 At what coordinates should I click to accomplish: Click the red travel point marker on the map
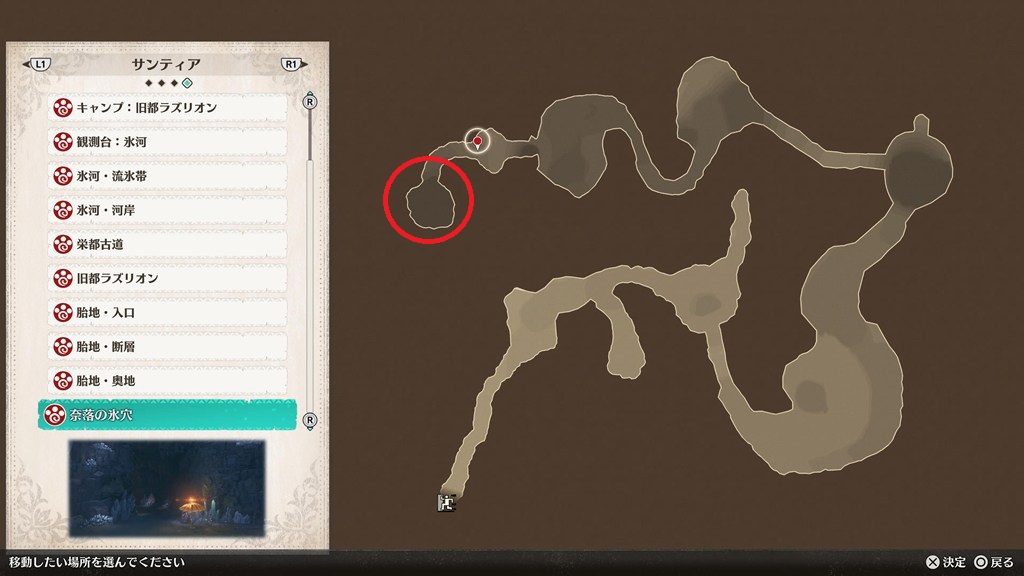[478, 142]
